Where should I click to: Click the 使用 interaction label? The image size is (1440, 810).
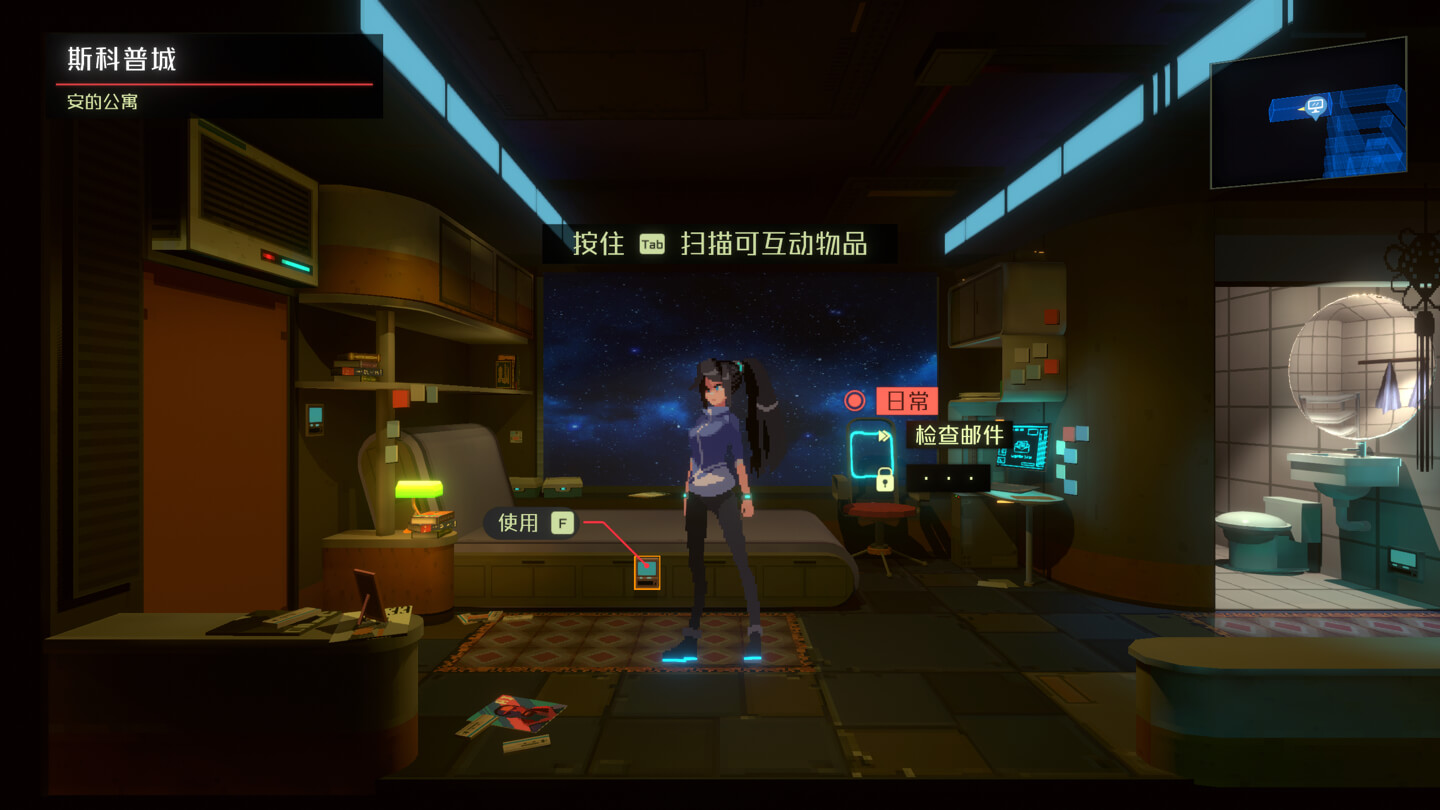[x=518, y=523]
